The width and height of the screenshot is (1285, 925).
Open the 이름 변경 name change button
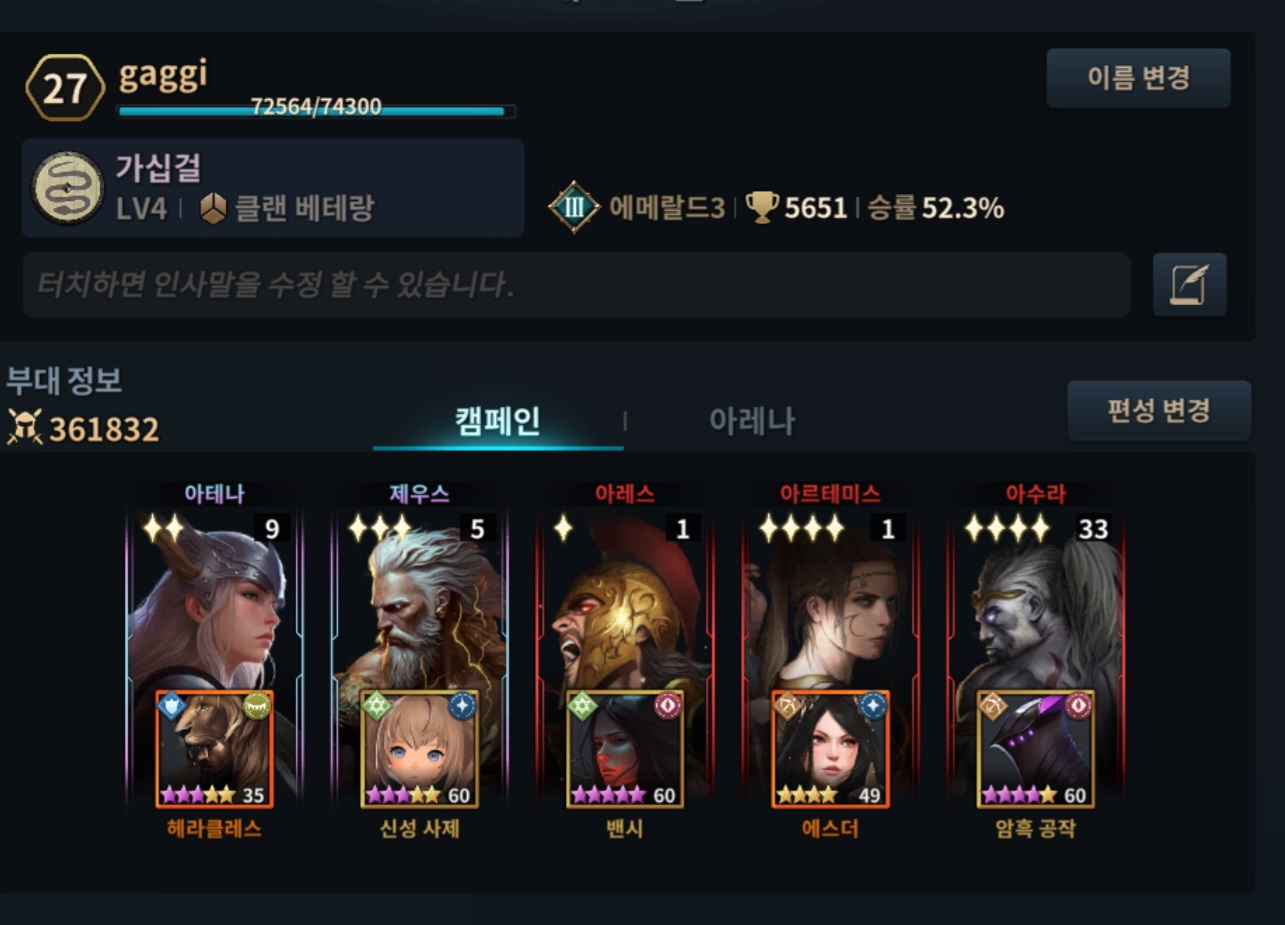(1138, 78)
